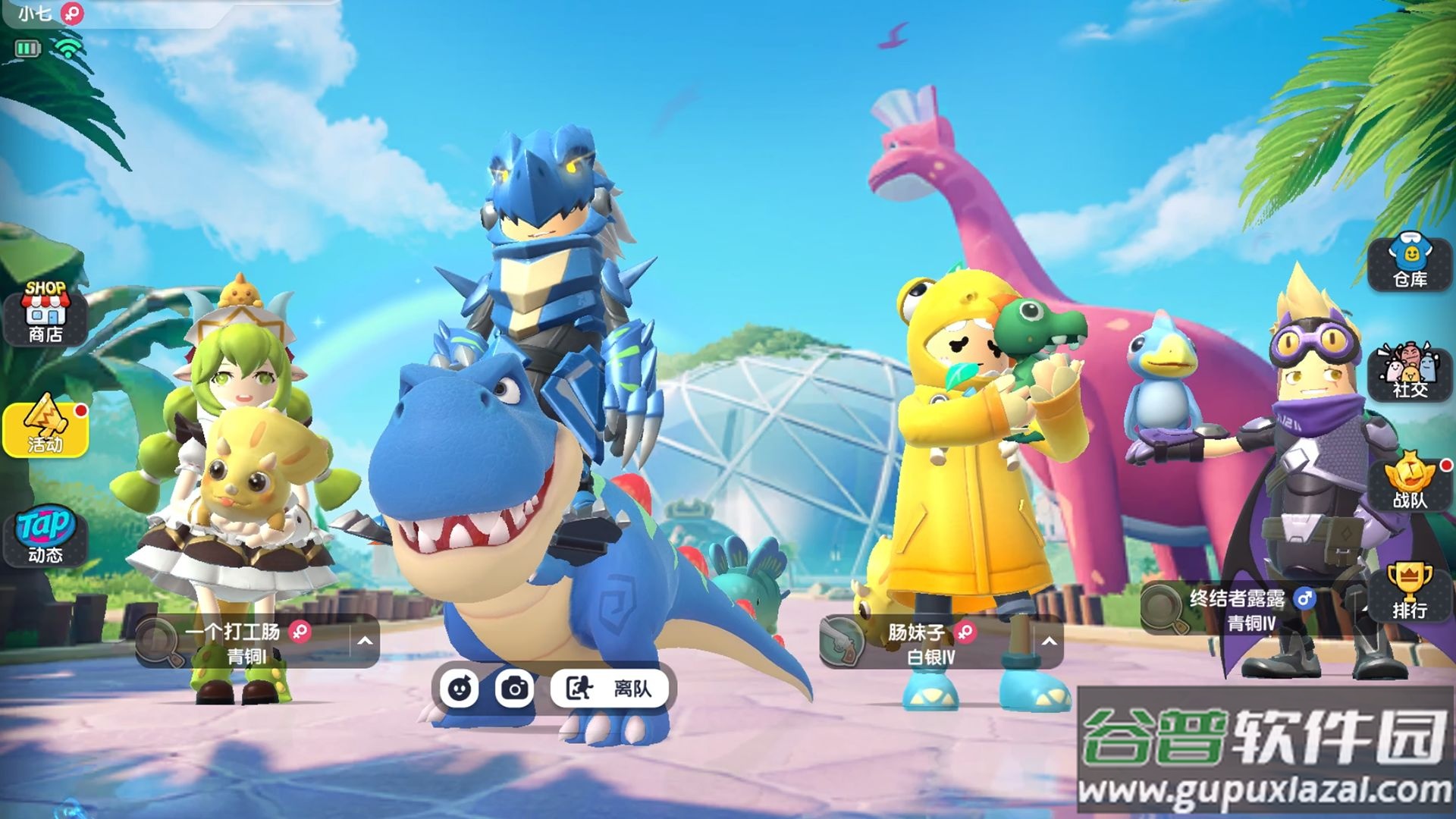Open Tap 动态 feed
1456x819 pixels.
point(45,535)
